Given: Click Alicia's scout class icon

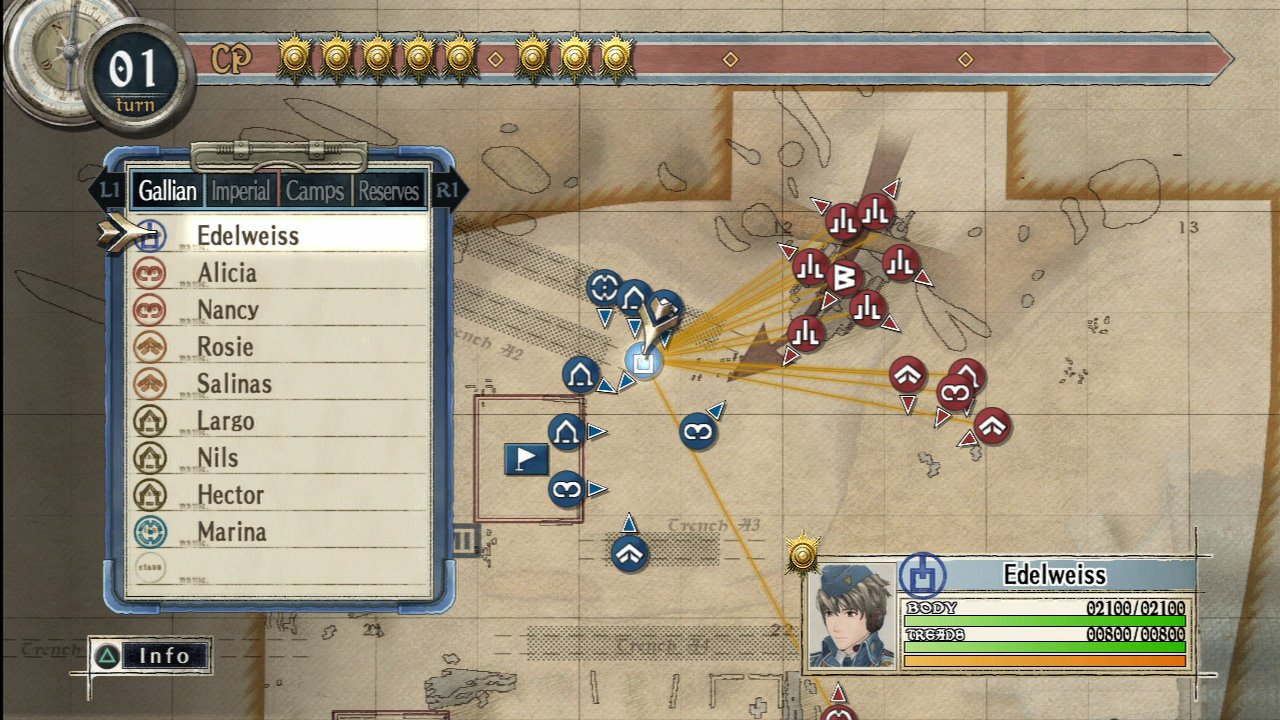Looking at the screenshot, I should point(152,272).
